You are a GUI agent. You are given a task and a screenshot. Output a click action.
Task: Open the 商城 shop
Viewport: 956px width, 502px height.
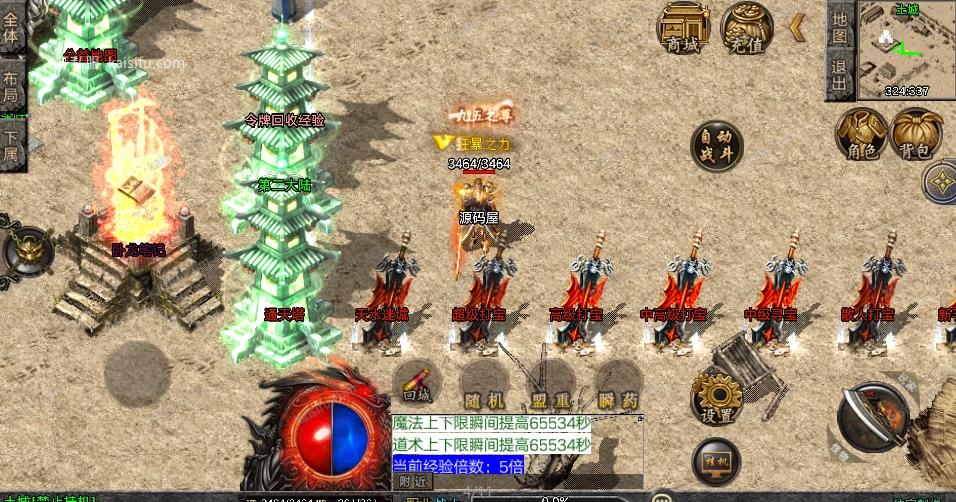[684, 27]
